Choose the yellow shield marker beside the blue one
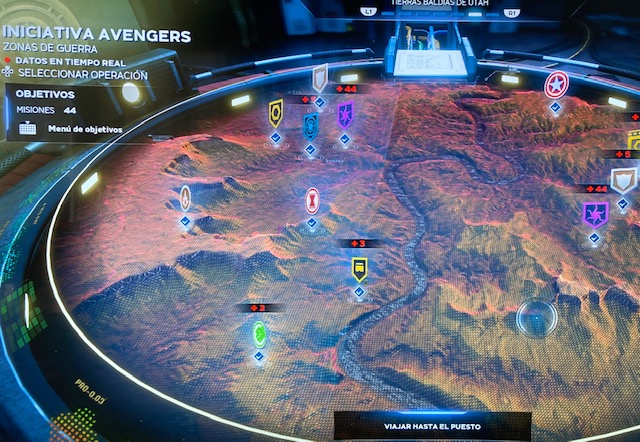This screenshot has width=640, height=442. coord(276,112)
